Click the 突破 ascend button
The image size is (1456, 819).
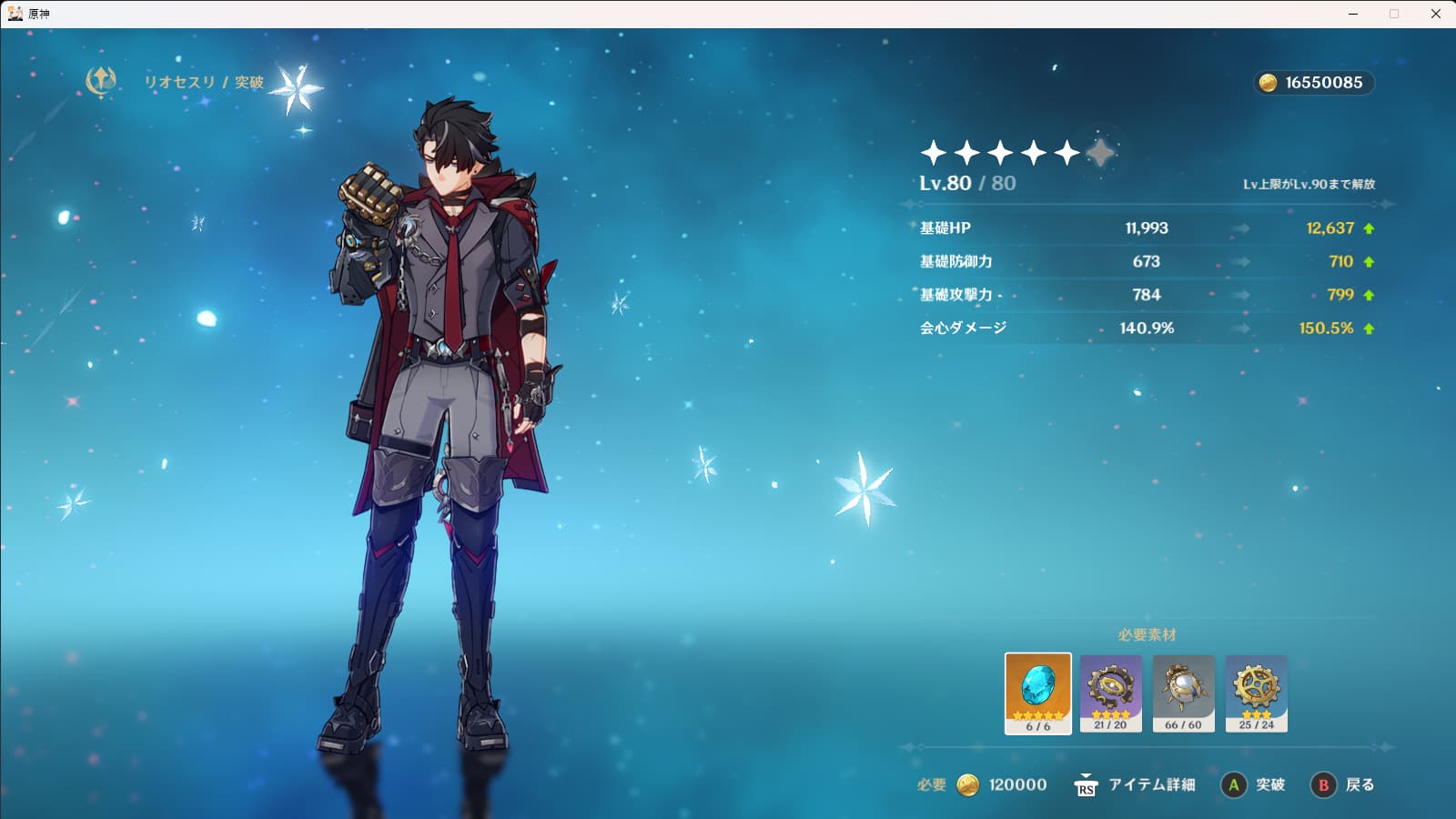pyautogui.click(x=1253, y=784)
